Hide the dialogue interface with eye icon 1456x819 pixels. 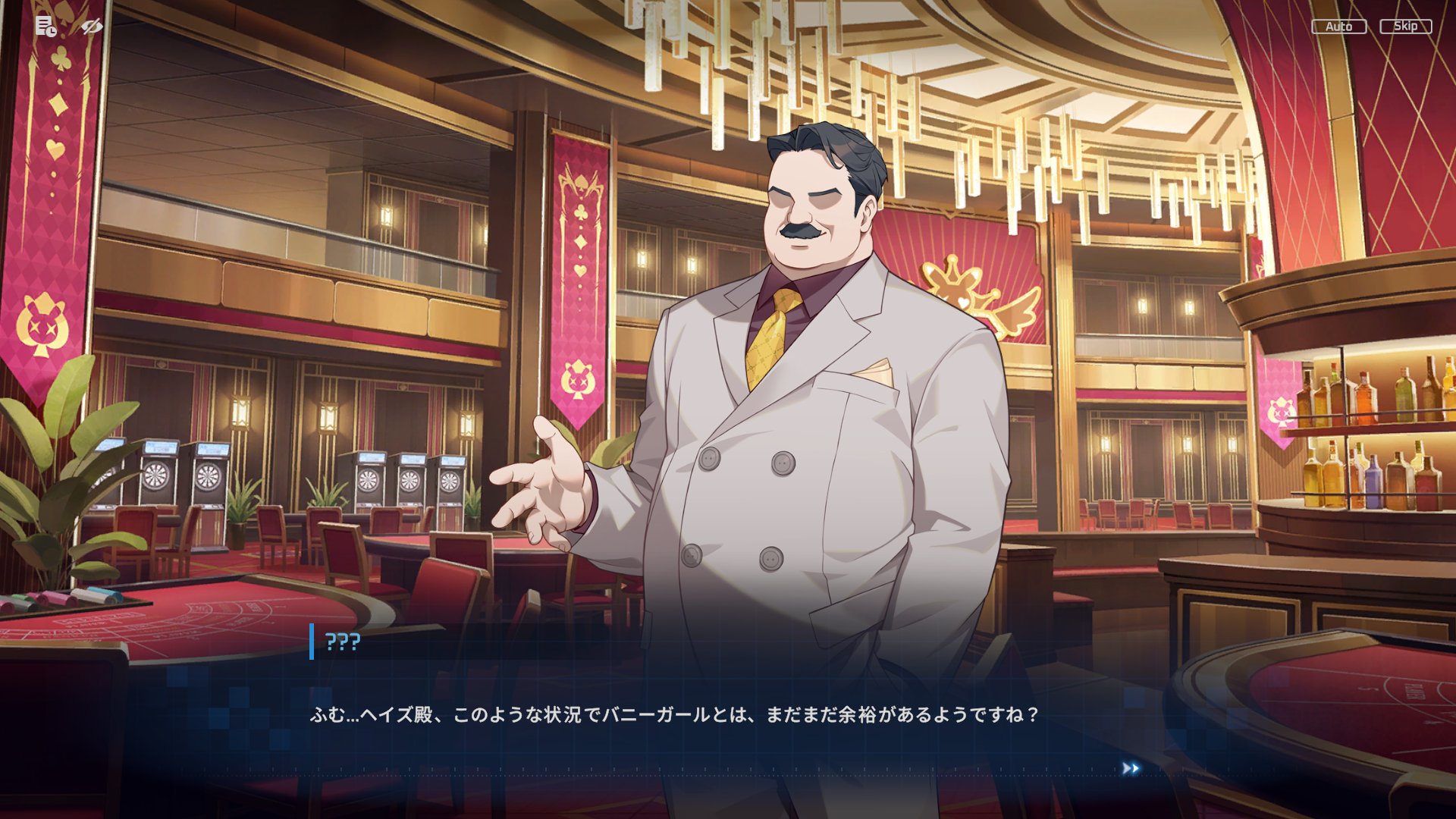click(92, 27)
